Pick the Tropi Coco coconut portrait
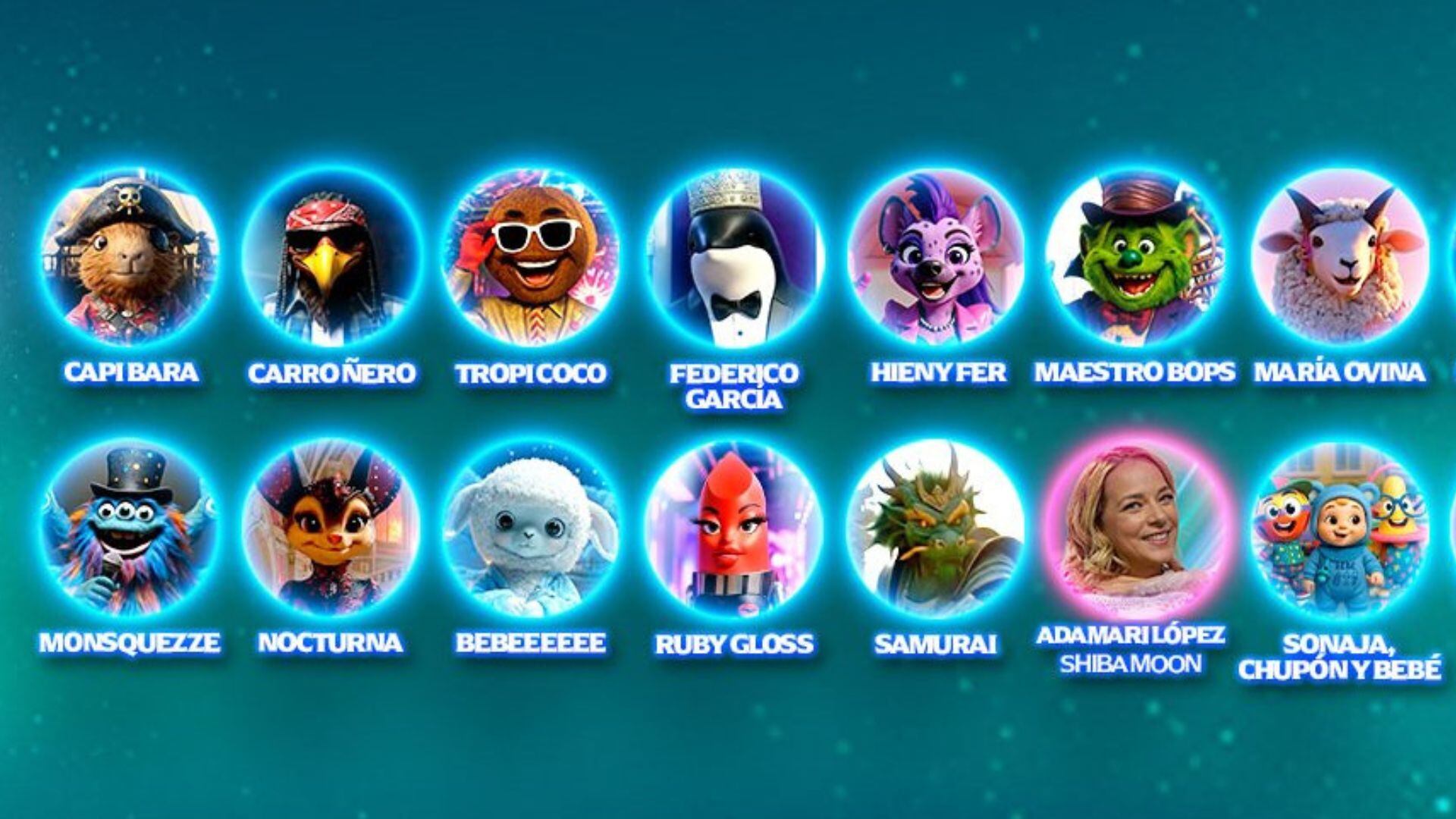 pyautogui.click(x=532, y=259)
